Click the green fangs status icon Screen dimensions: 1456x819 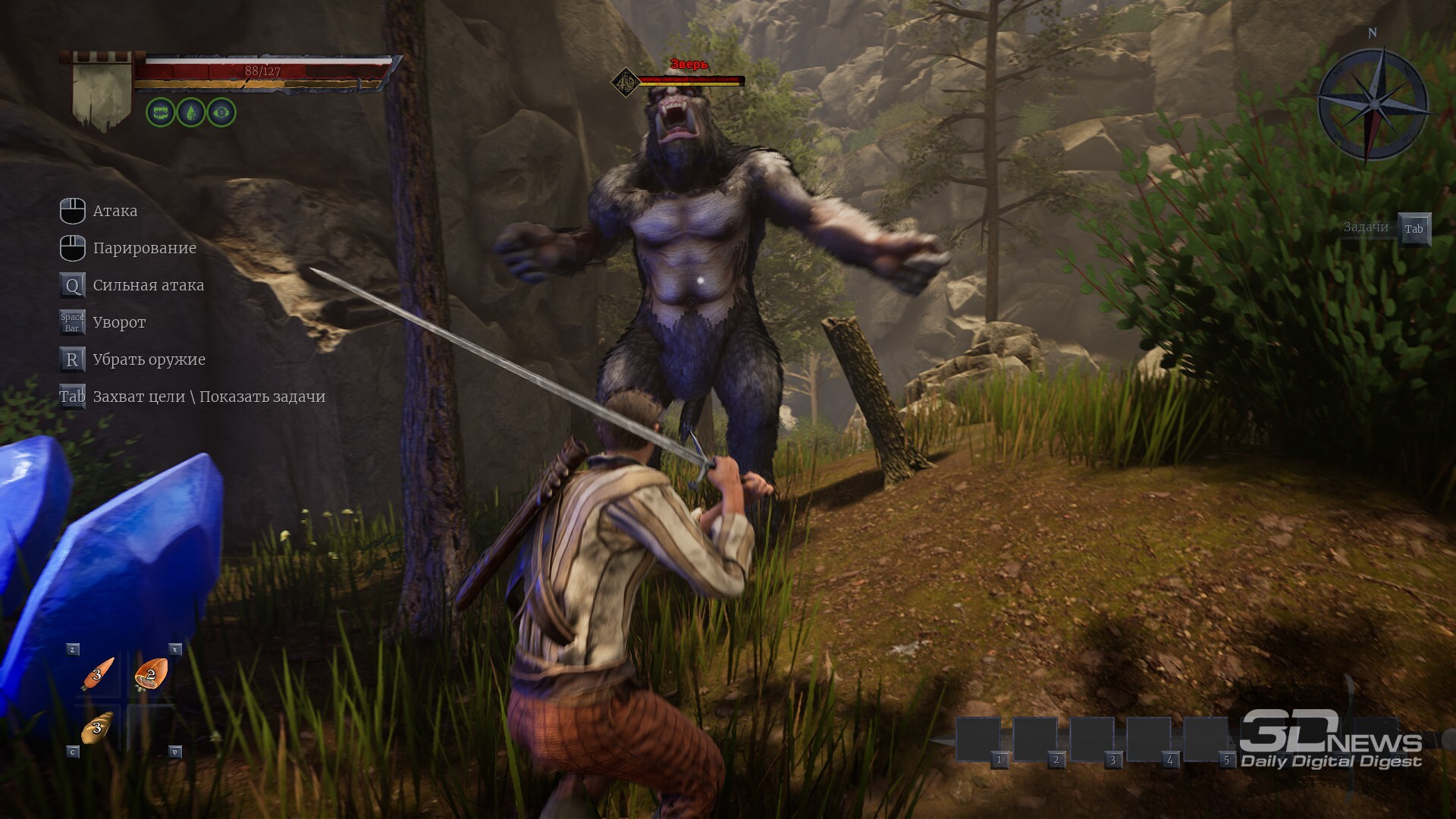161,112
